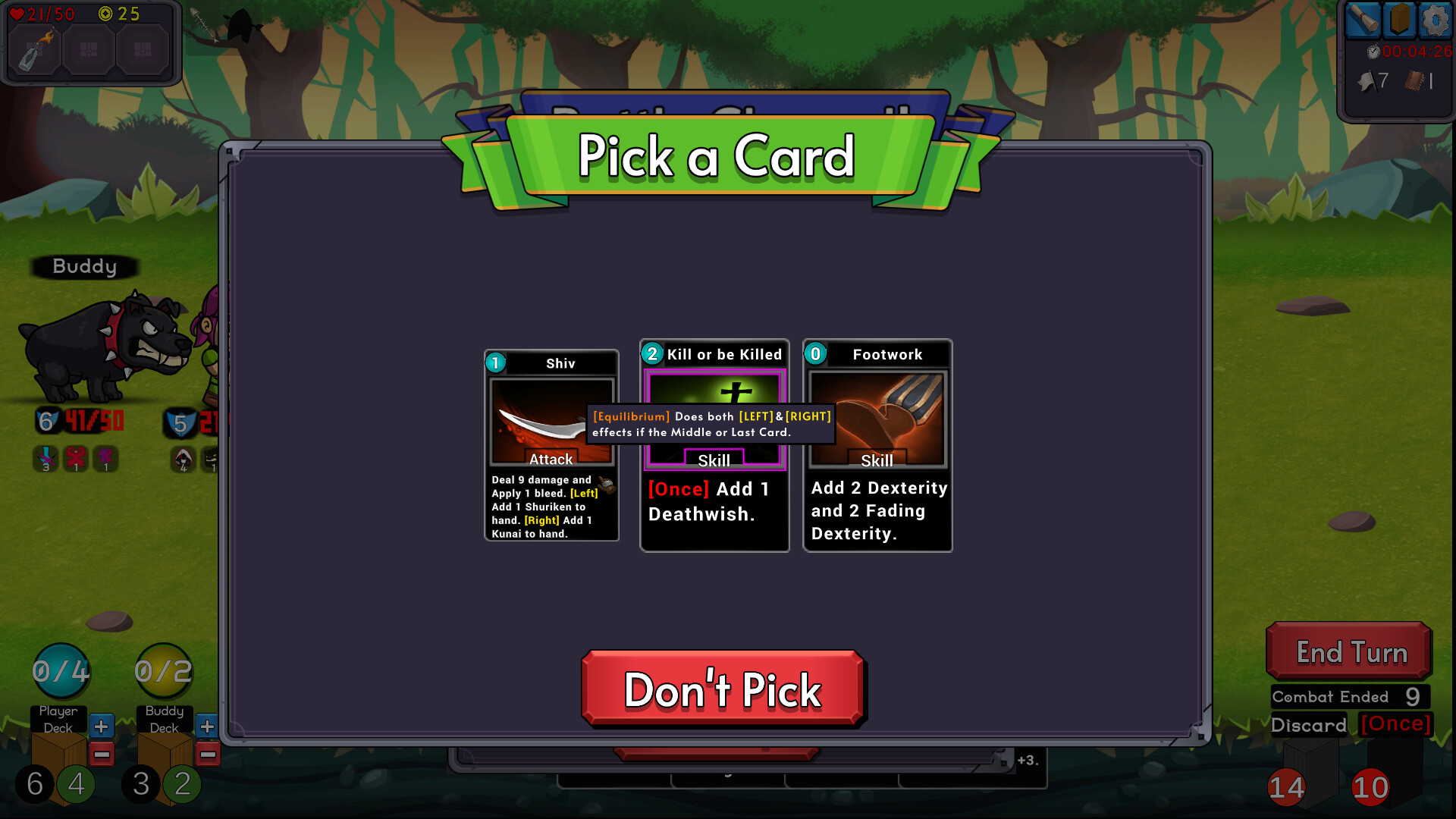1456x819 pixels.
Task: Increase the Player Deck with the plus toggle
Action: 101,726
